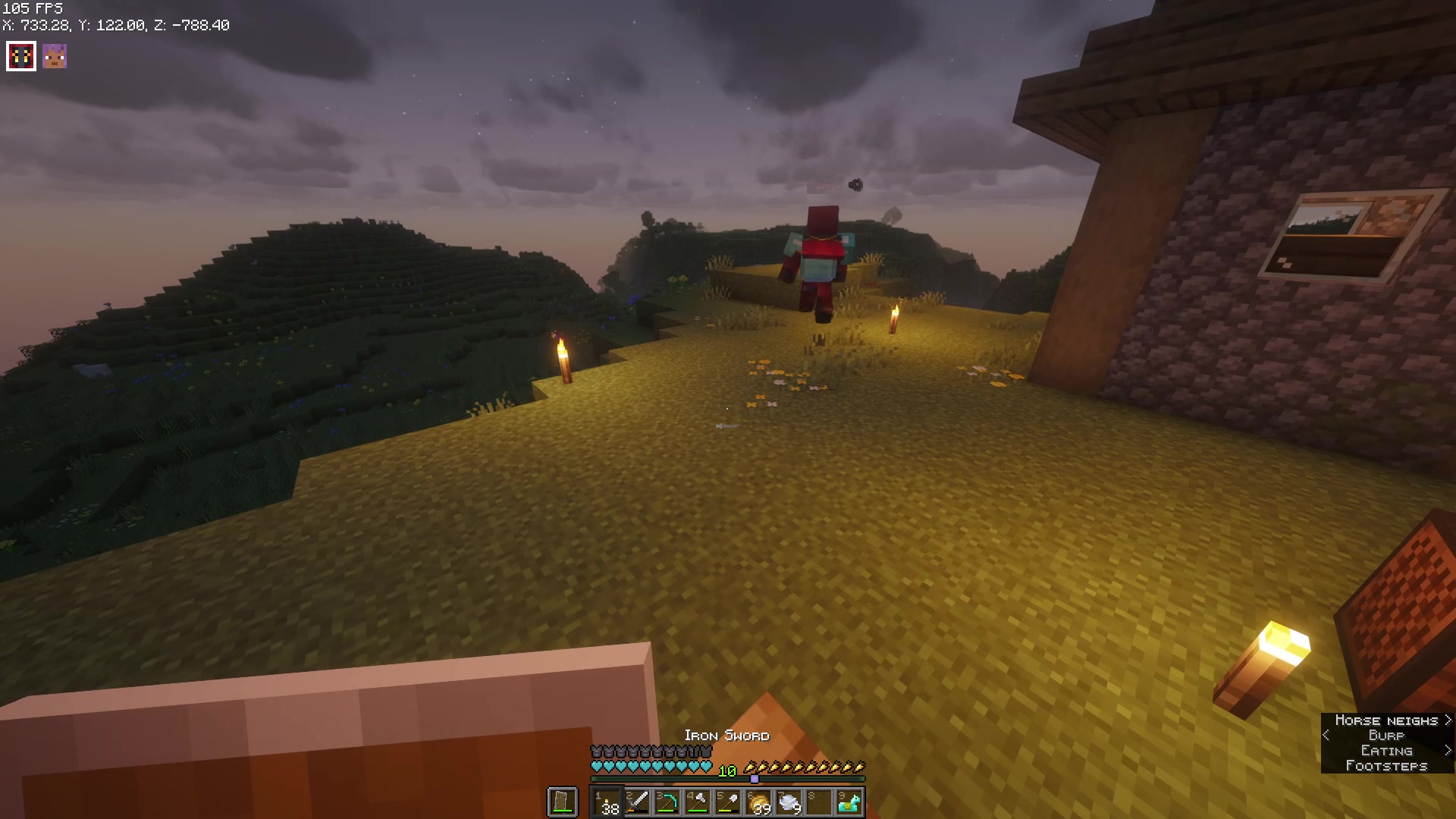The width and height of the screenshot is (1456, 819).
Task: Click the Eating subtitle entry
Action: pos(1387,750)
